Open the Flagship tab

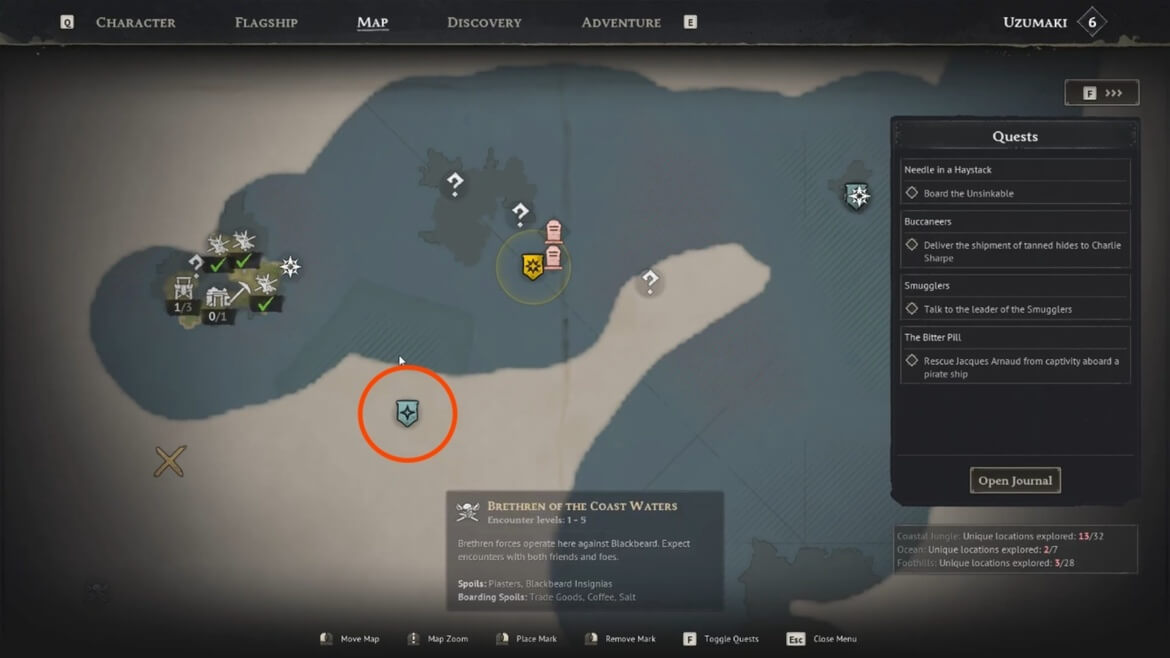(266, 22)
